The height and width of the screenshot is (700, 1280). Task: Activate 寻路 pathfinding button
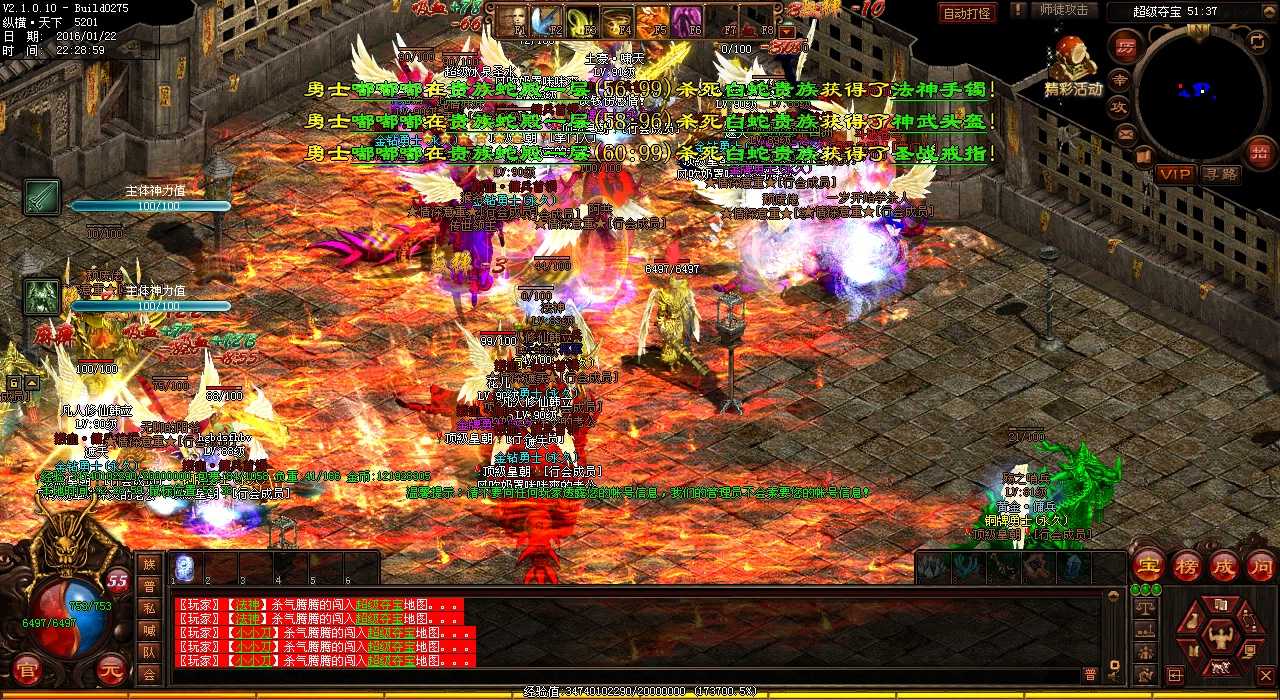pyautogui.click(x=1221, y=174)
